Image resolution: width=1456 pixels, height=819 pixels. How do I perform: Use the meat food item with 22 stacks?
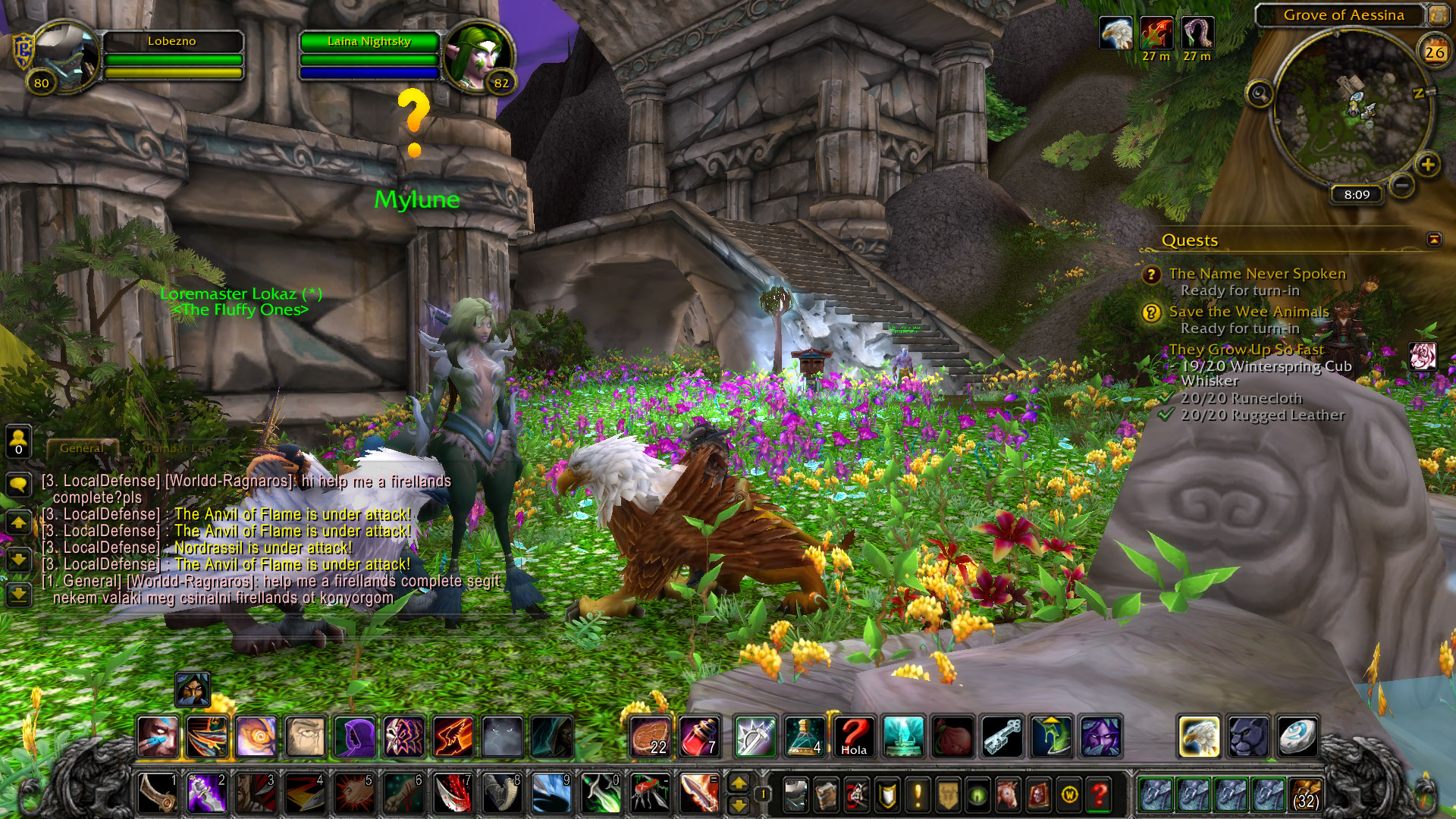650,736
